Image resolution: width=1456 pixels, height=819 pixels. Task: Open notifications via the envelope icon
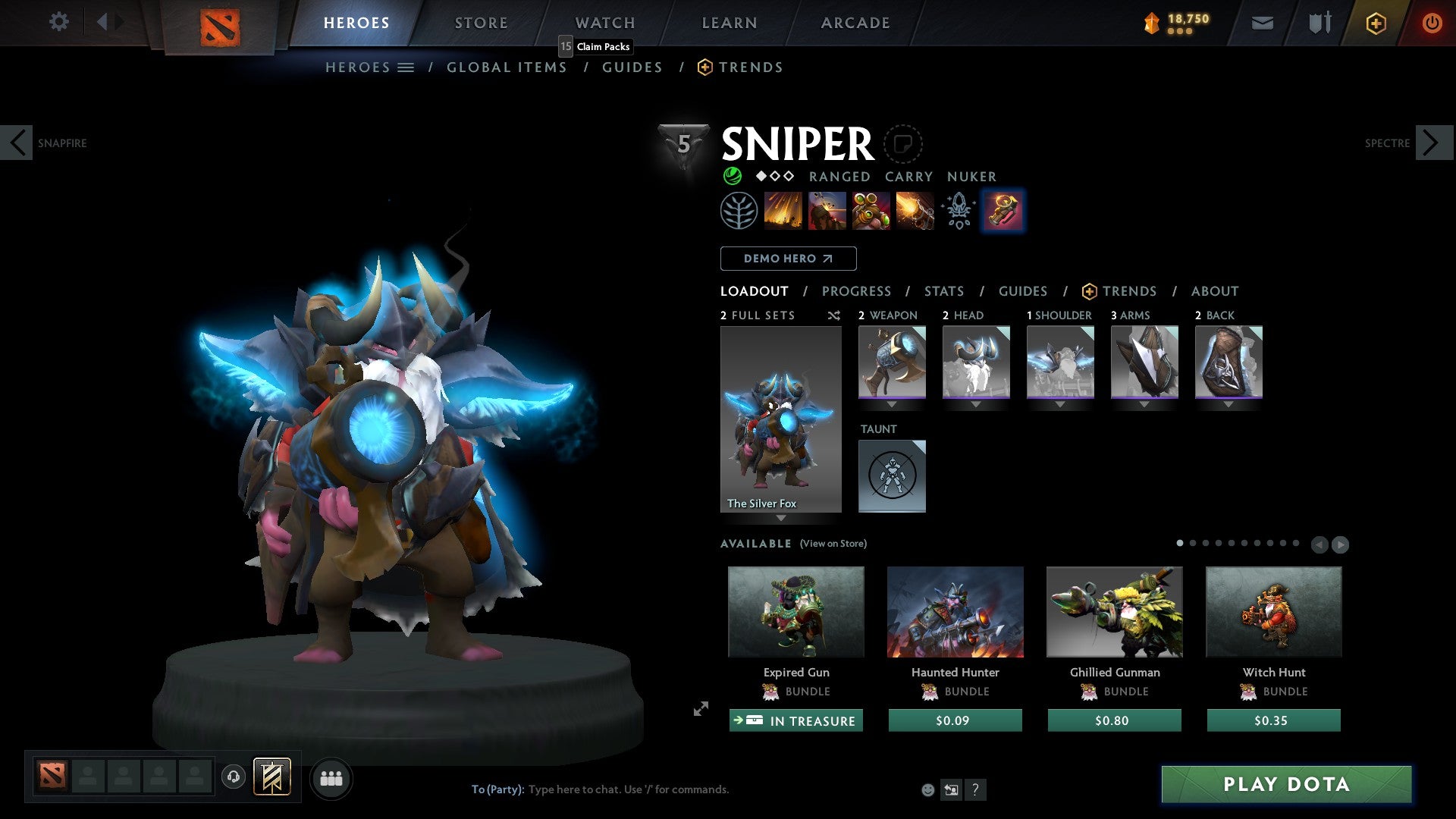click(x=1262, y=23)
